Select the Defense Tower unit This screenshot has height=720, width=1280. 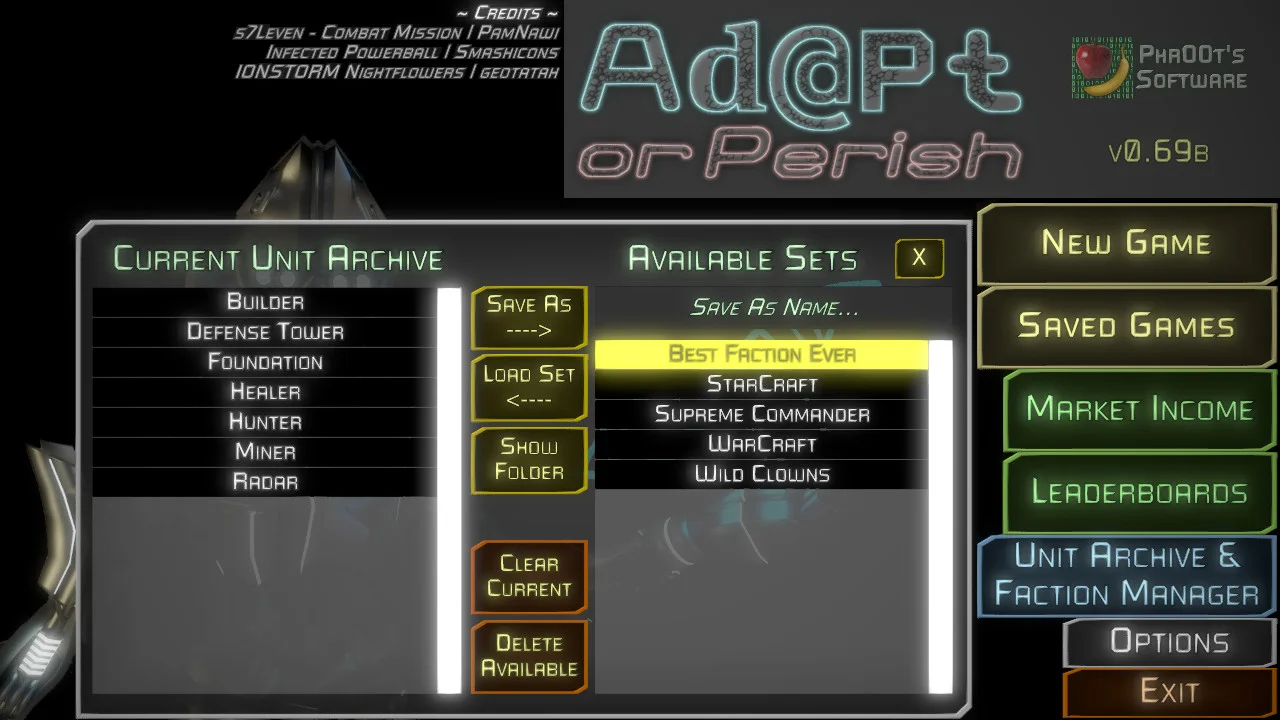tap(265, 331)
